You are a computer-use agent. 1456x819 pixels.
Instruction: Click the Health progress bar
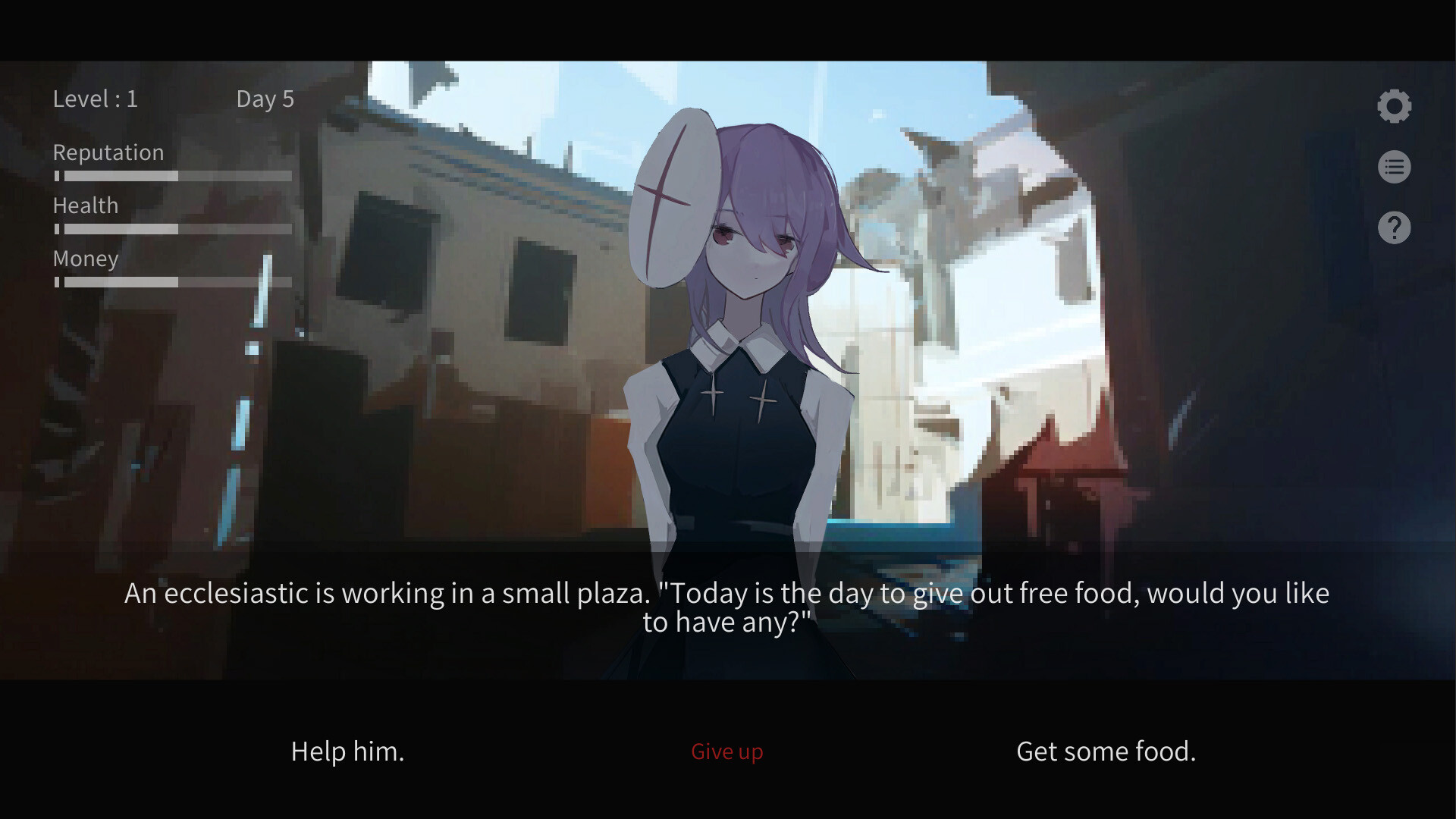point(171,228)
